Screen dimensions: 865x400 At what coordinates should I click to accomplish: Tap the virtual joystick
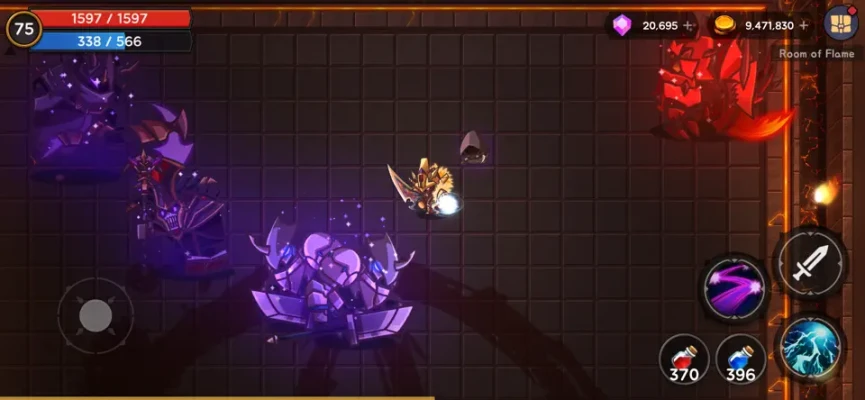pyautogui.click(x=95, y=316)
